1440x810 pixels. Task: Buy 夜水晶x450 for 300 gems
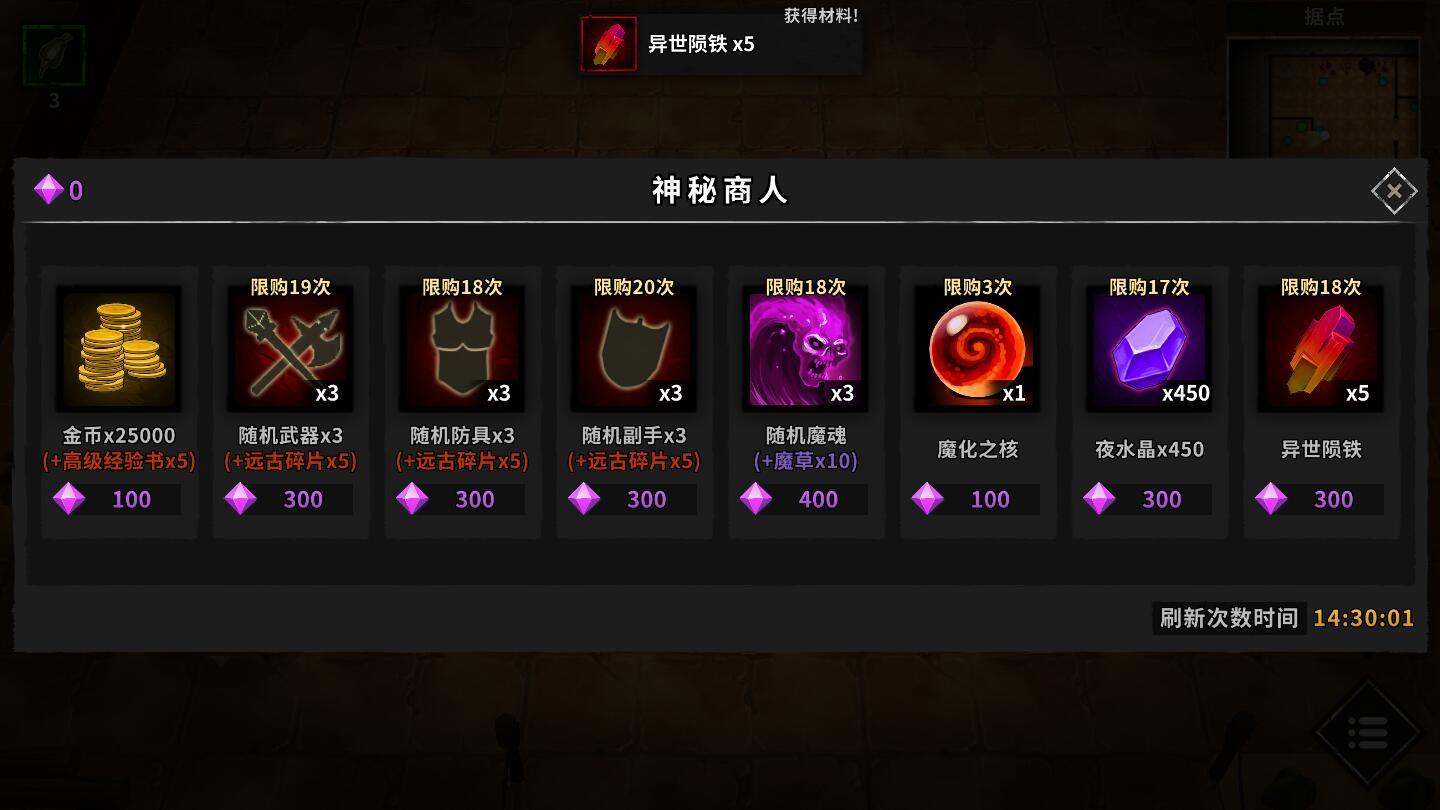coord(1149,499)
